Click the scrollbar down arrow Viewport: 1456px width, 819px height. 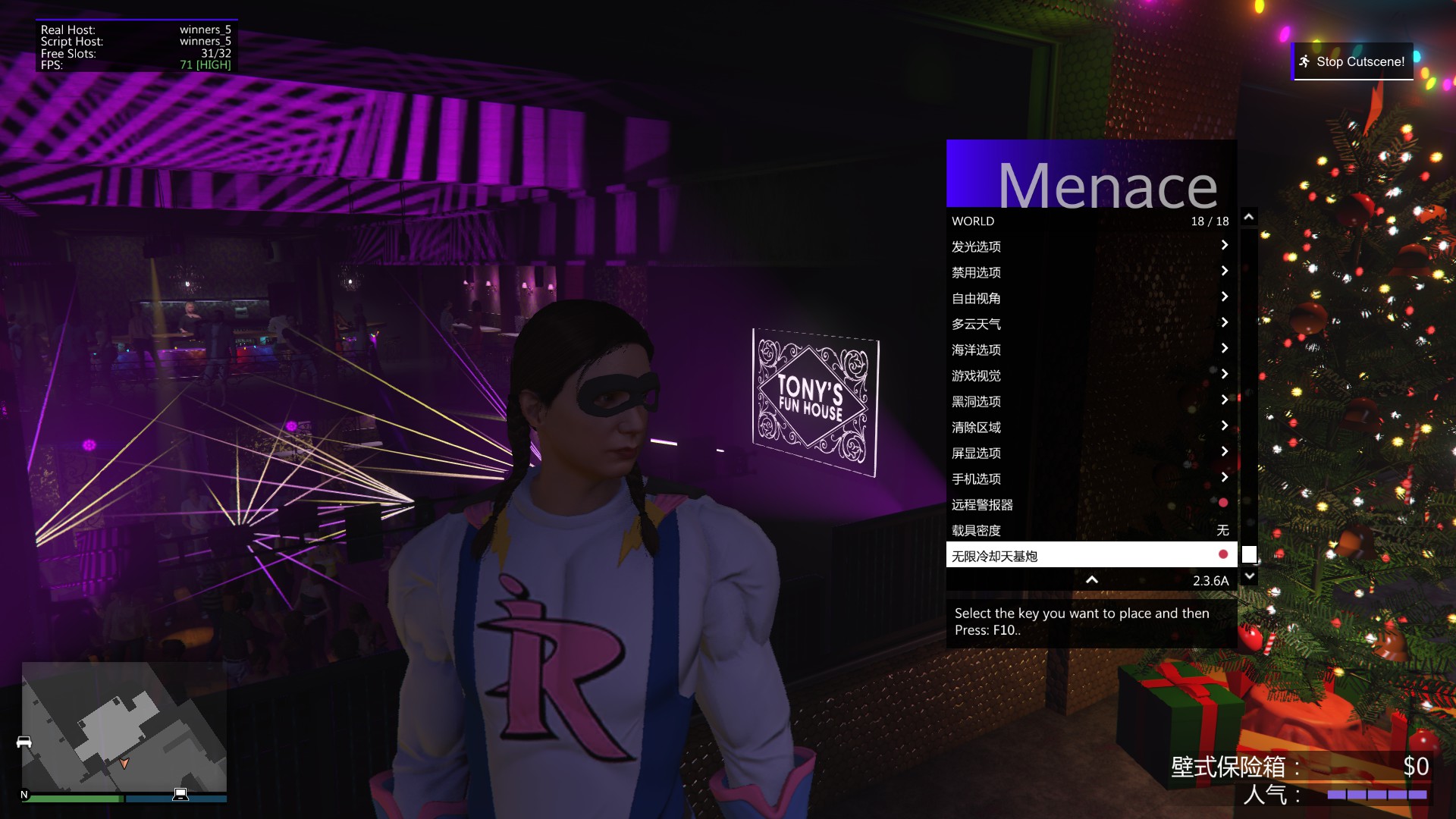click(1249, 576)
